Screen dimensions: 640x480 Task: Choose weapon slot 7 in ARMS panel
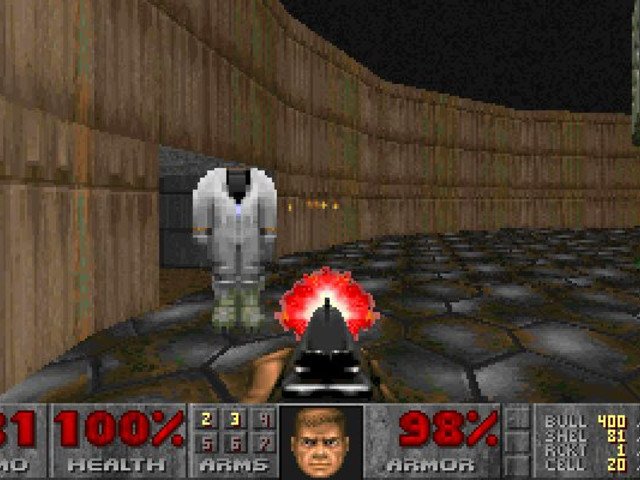(x=263, y=443)
